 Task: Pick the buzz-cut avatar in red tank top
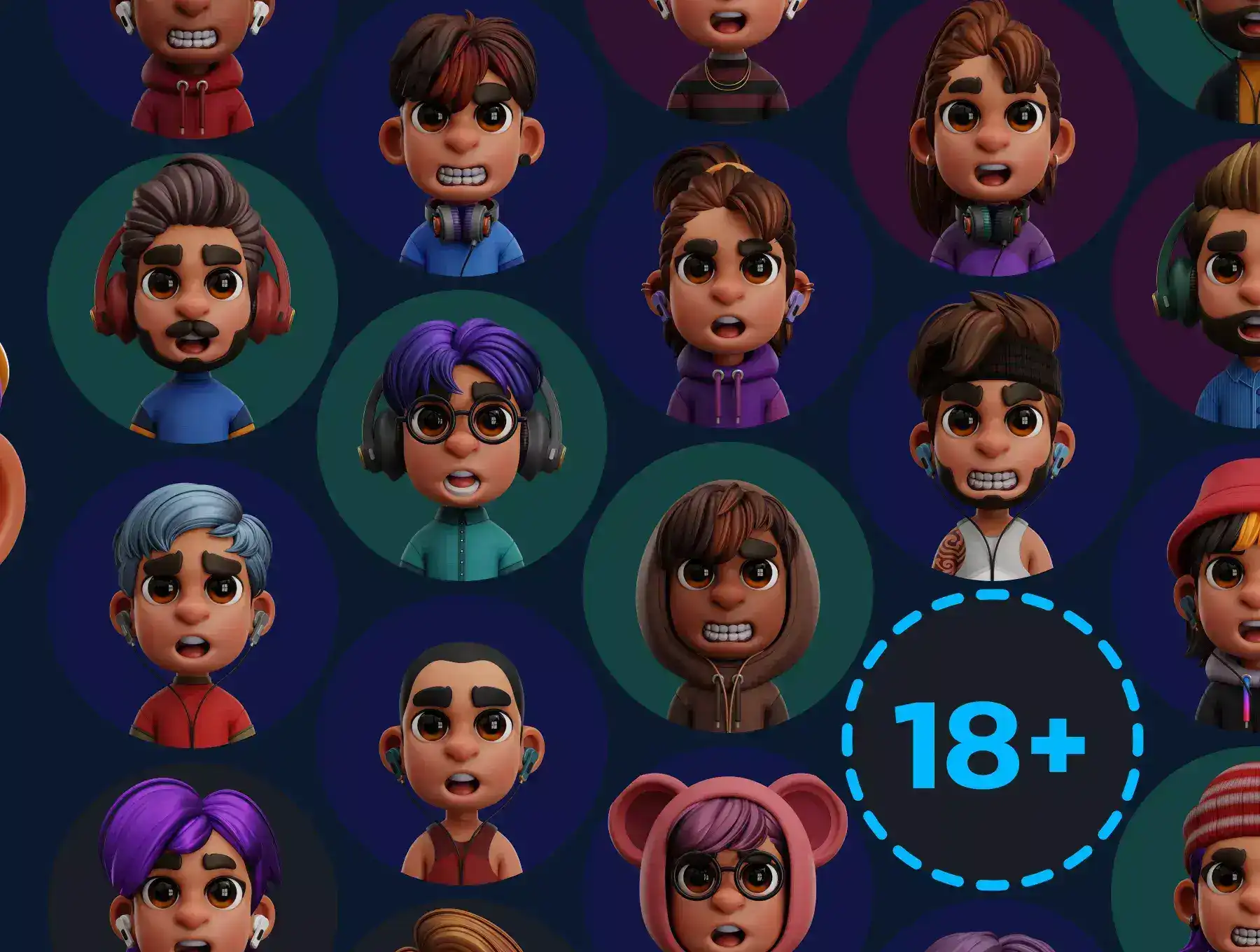(462, 742)
